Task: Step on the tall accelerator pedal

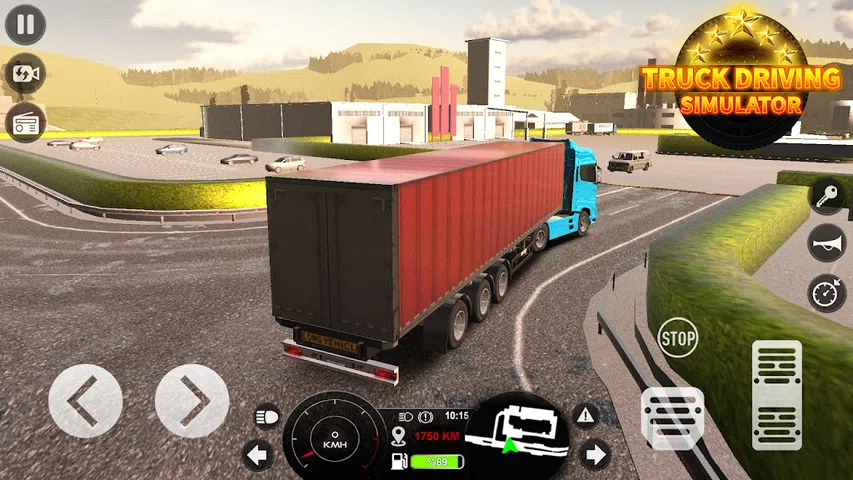Action: pos(776,394)
